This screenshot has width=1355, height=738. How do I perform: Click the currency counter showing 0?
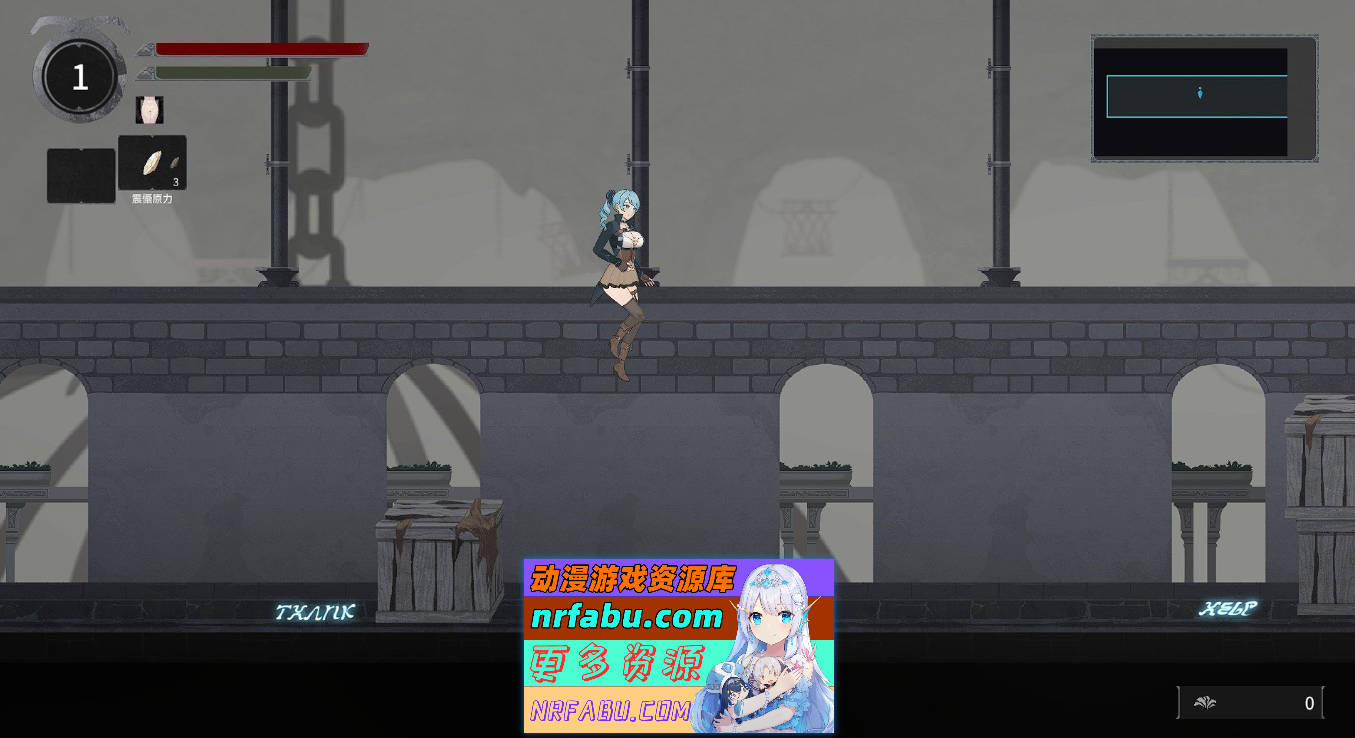click(1303, 704)
